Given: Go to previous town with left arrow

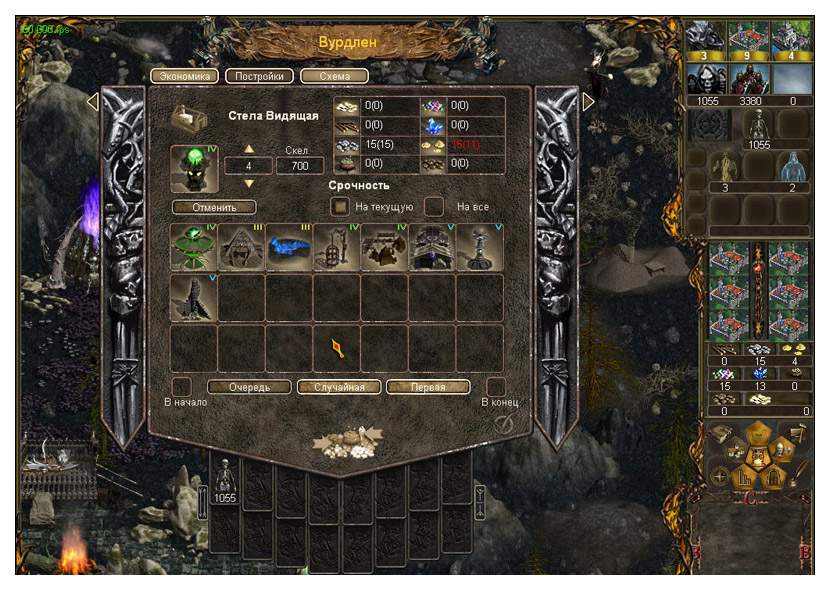Looking at the screenshot, I should pos(92,102).
